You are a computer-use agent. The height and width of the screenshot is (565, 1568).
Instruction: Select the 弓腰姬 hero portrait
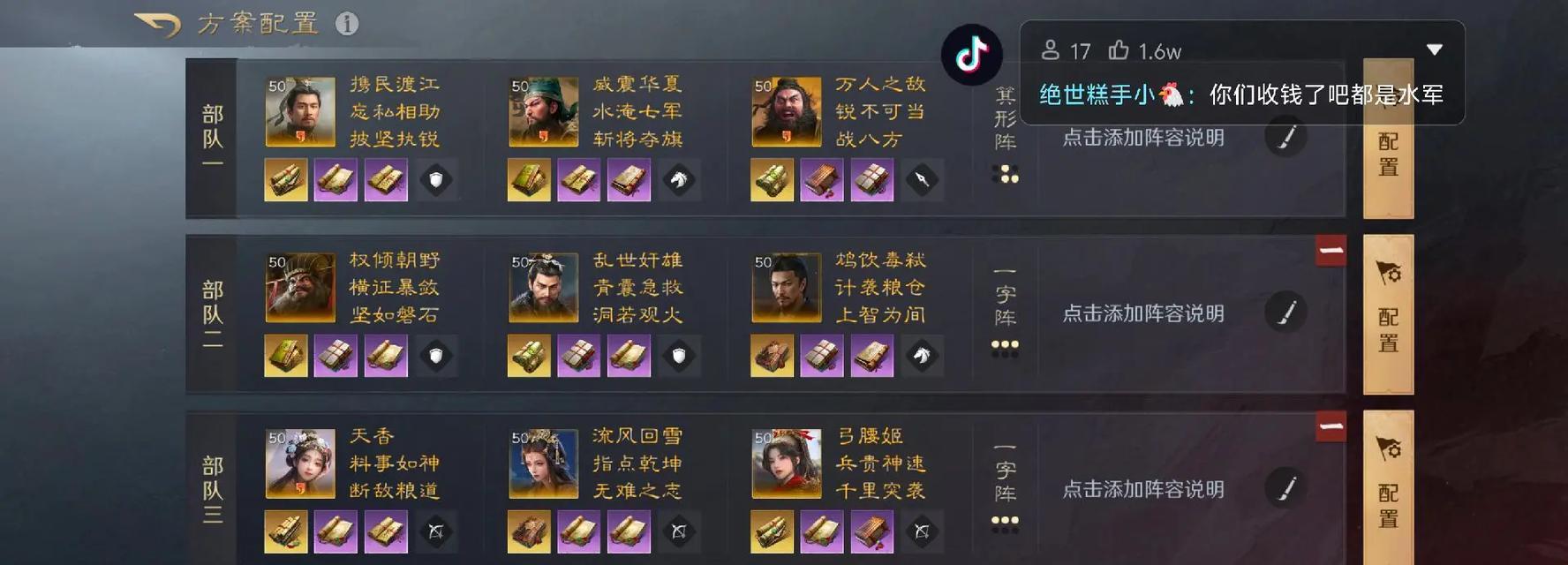click(x=786, y=463)
